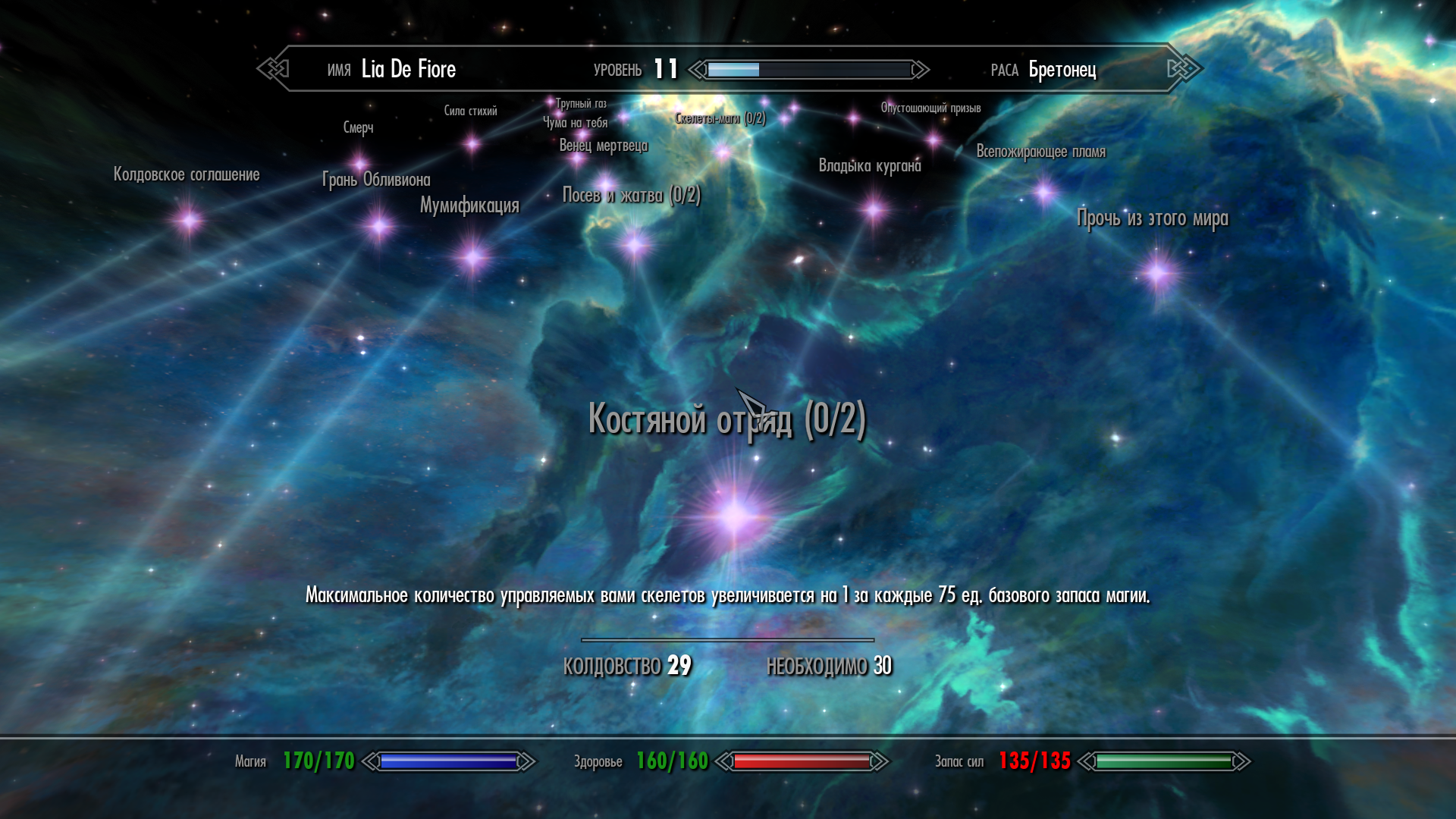This screenshot has width=1456, height=819.
Task: Select the Прочь из этого мира perk
Action: [1158, 272]
